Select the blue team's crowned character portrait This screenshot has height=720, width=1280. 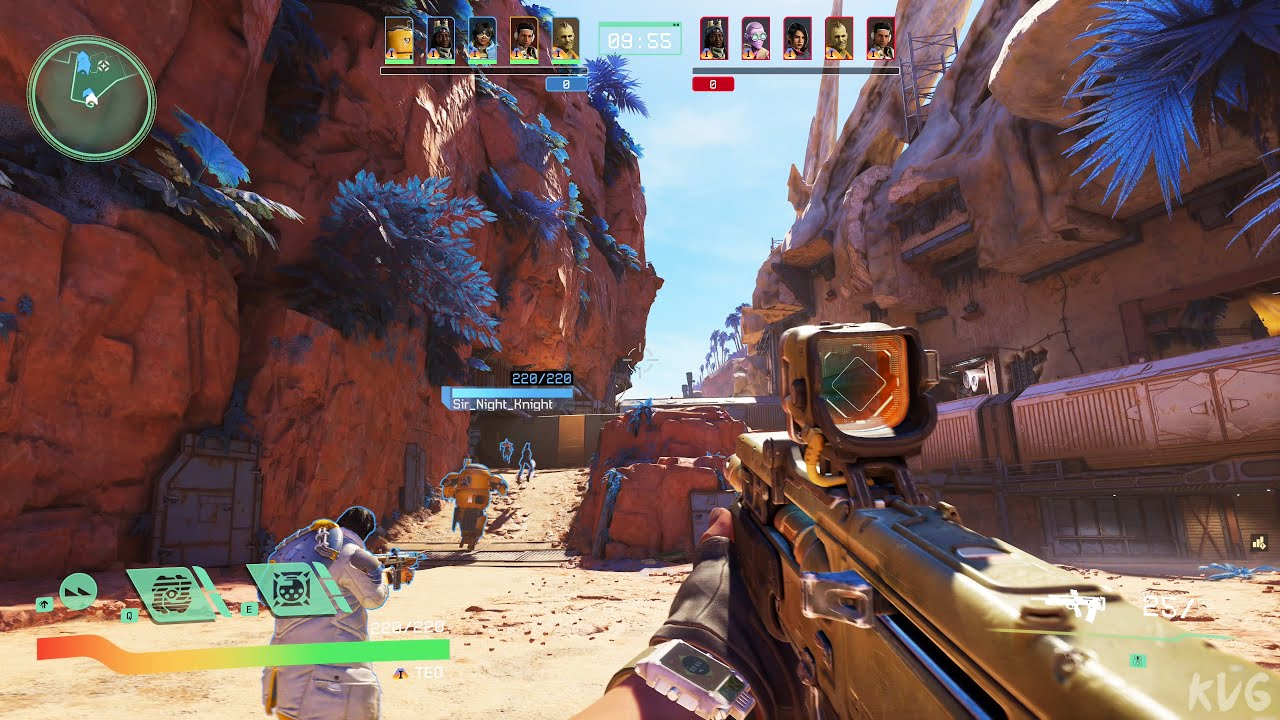point(440,40)
